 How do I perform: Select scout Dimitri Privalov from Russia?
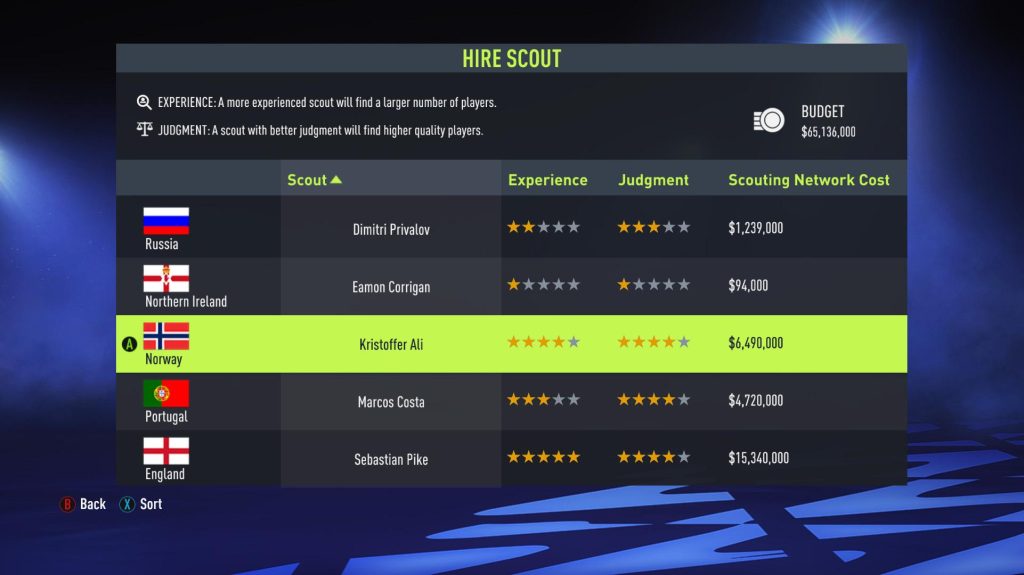[x=391, y=229]
